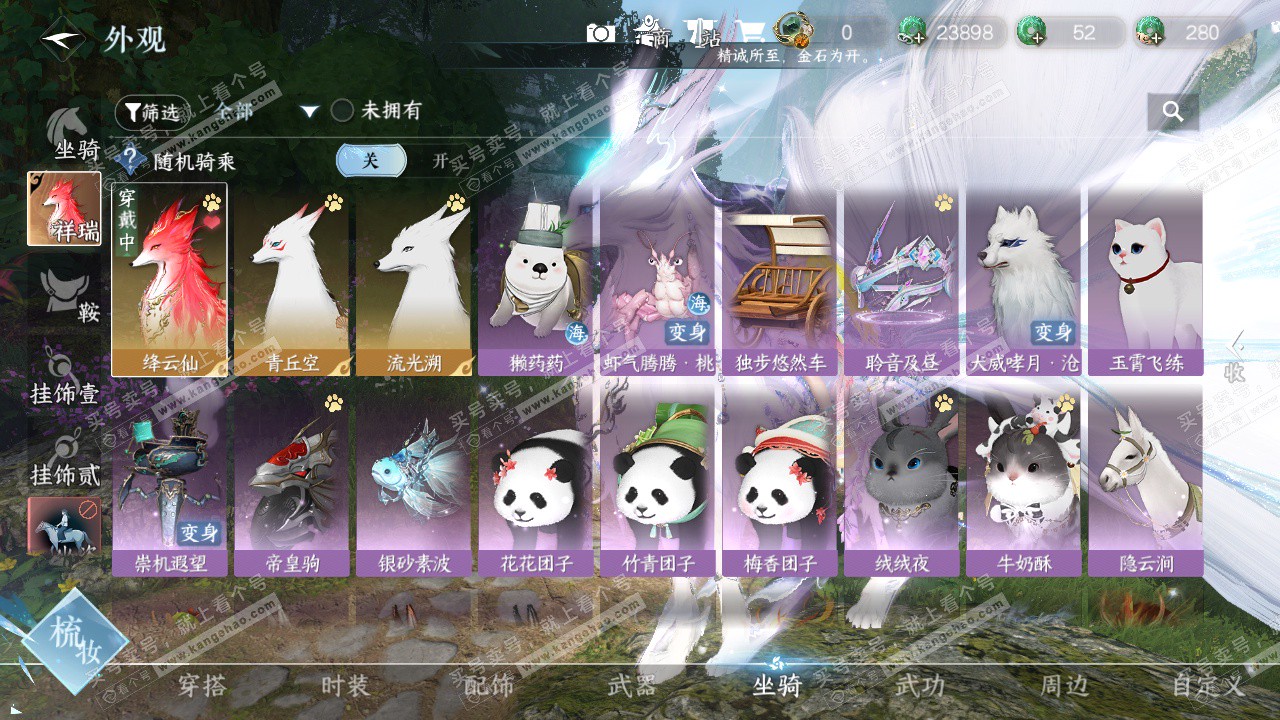Expand the 全部 dropdown list
Screen dimensions: 1280x720
pyautogui.click(x=309, y=111)
